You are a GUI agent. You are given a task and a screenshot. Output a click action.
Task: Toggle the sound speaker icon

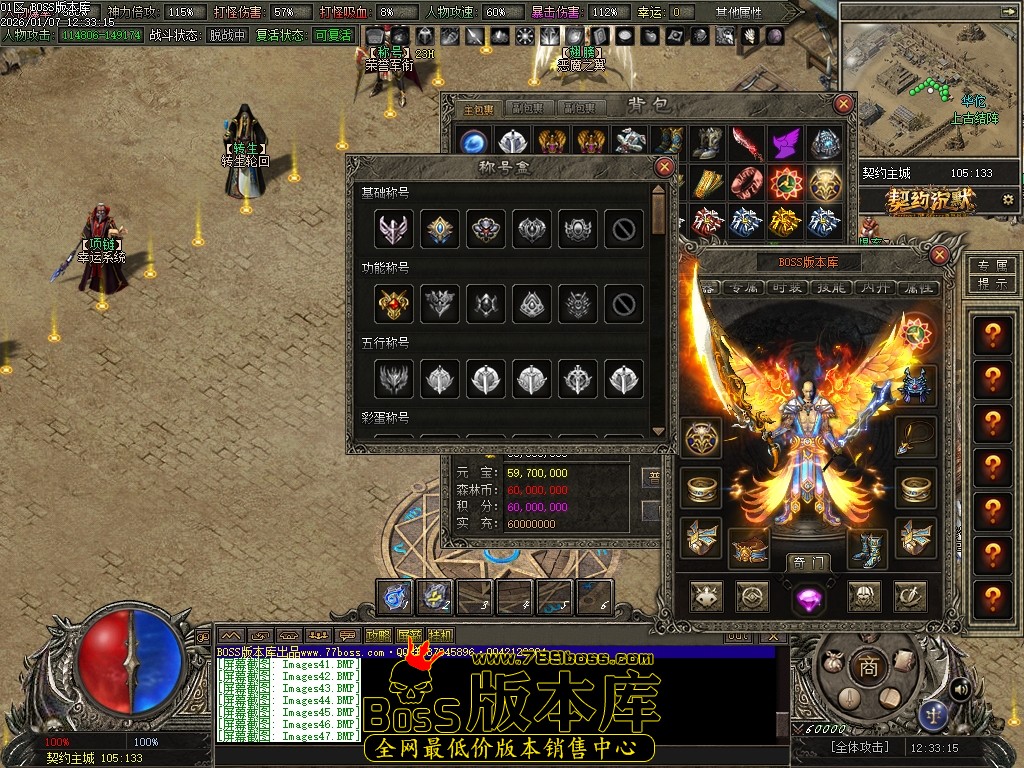(x=960, y=689)
